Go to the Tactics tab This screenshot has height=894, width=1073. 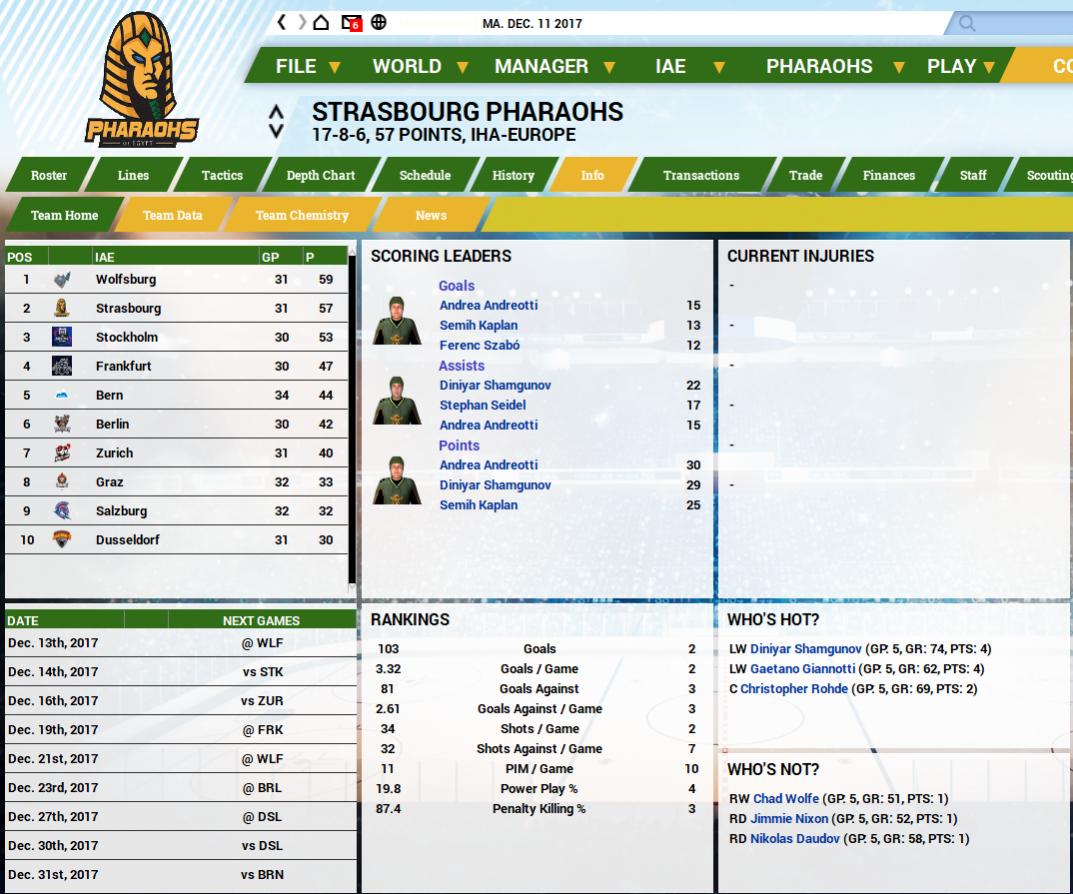coord(222,175)
